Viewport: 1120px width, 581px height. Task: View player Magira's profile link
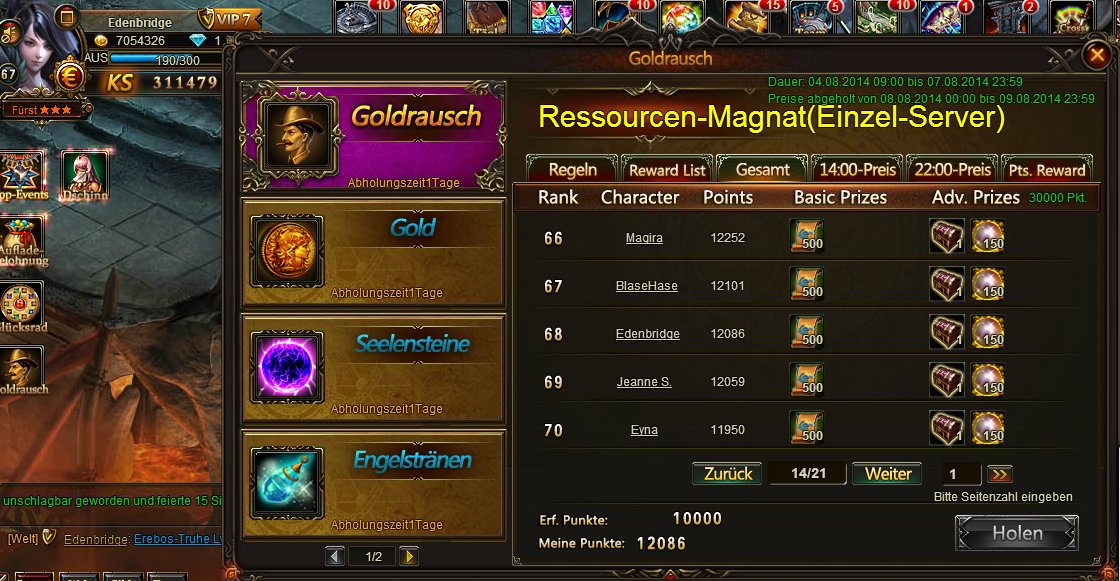[x=644, y=238]
